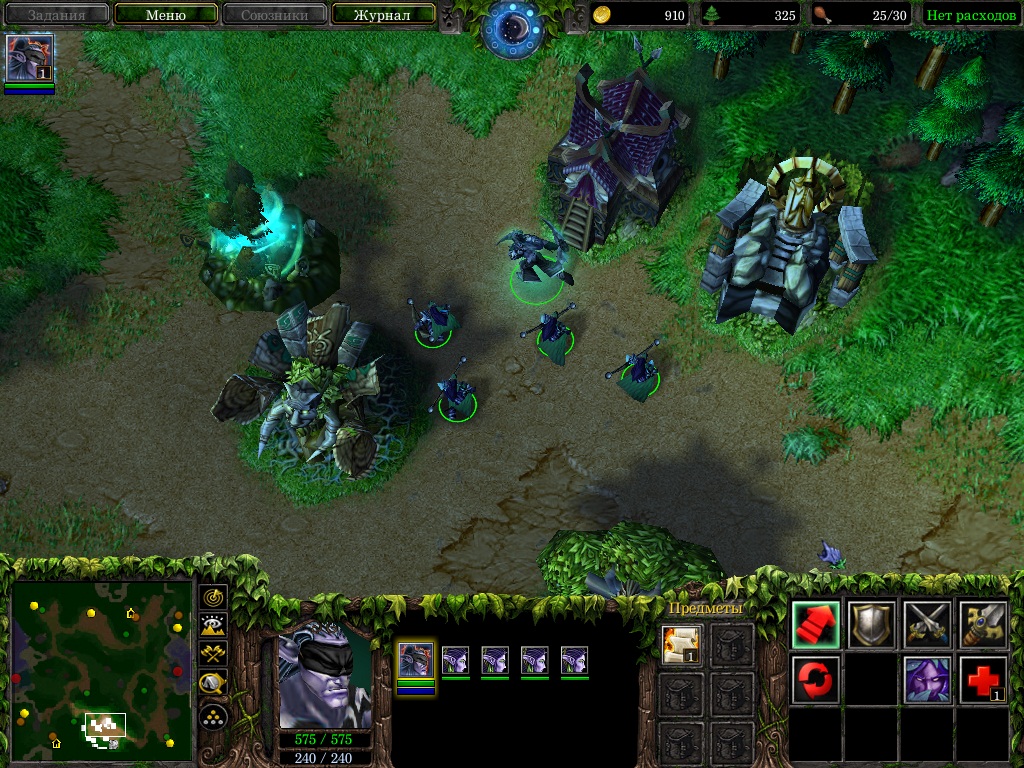Choose the Patrol command with circular arrows
The image size is (1024, 768).
[x=816, y=680]
